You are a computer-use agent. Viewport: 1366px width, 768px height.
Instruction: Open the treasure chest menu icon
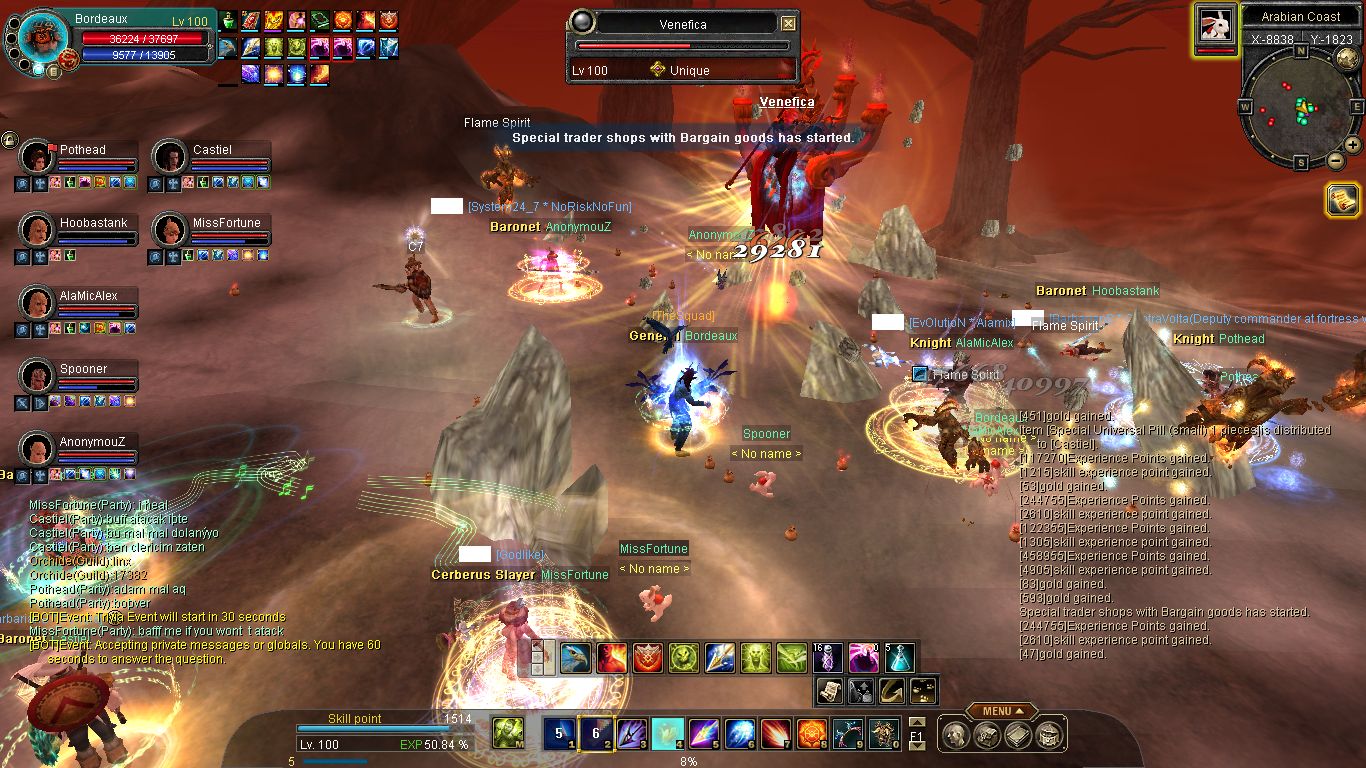1049,736
